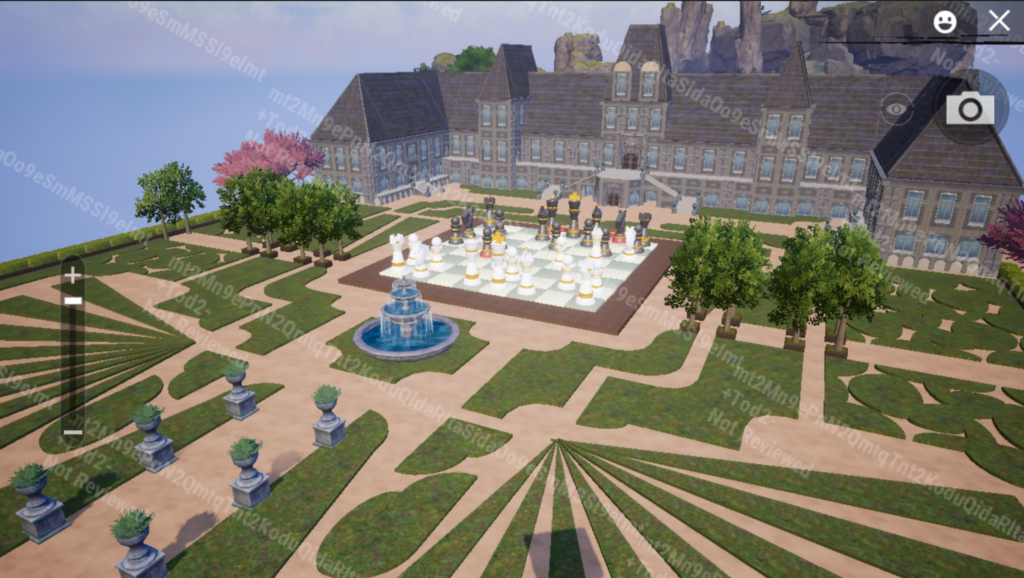The width and height of the screenshot is (1024, 578).
Task: Close the photo mode view
Action: (998, 21)
